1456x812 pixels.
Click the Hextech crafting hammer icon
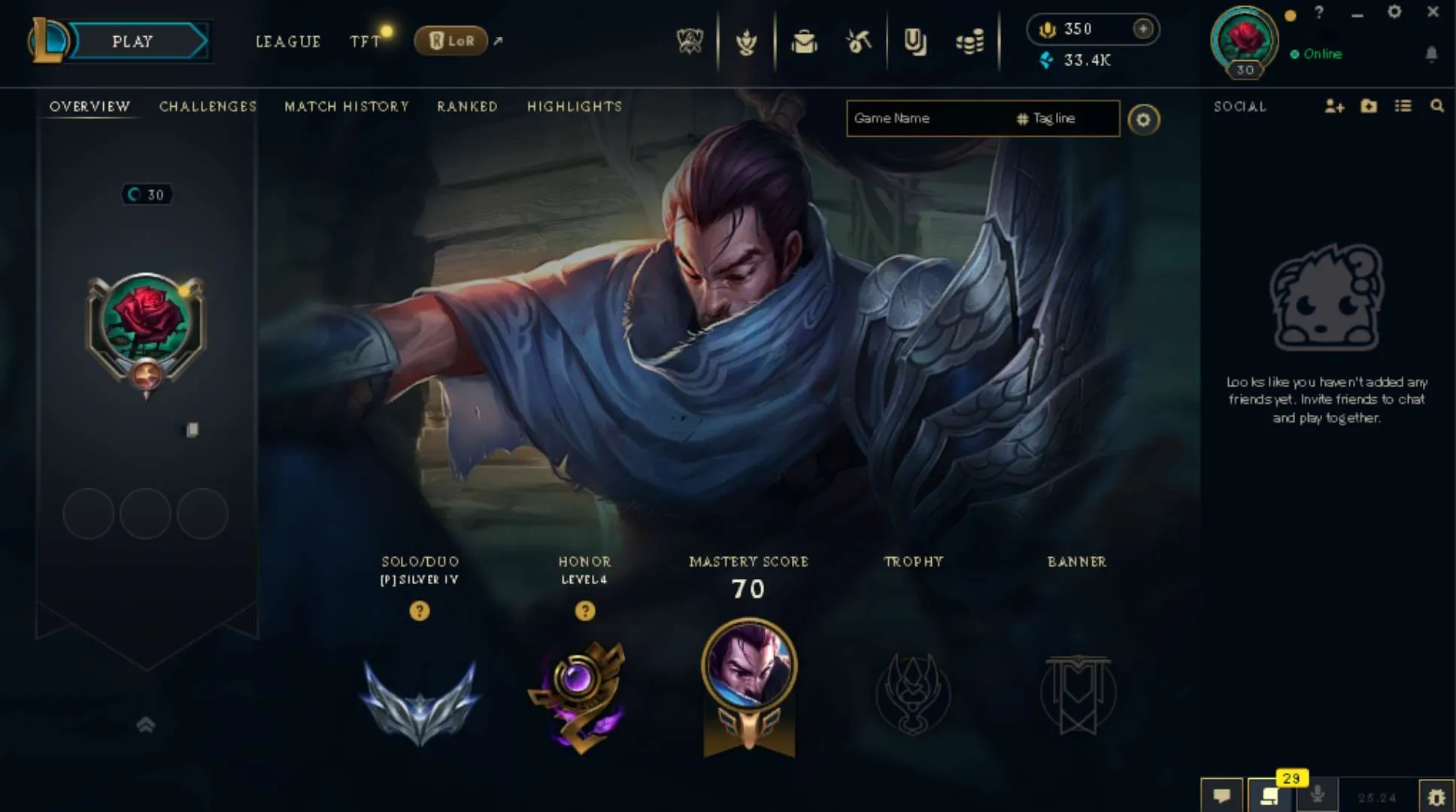pyautogui.click(x=858, y=43)
